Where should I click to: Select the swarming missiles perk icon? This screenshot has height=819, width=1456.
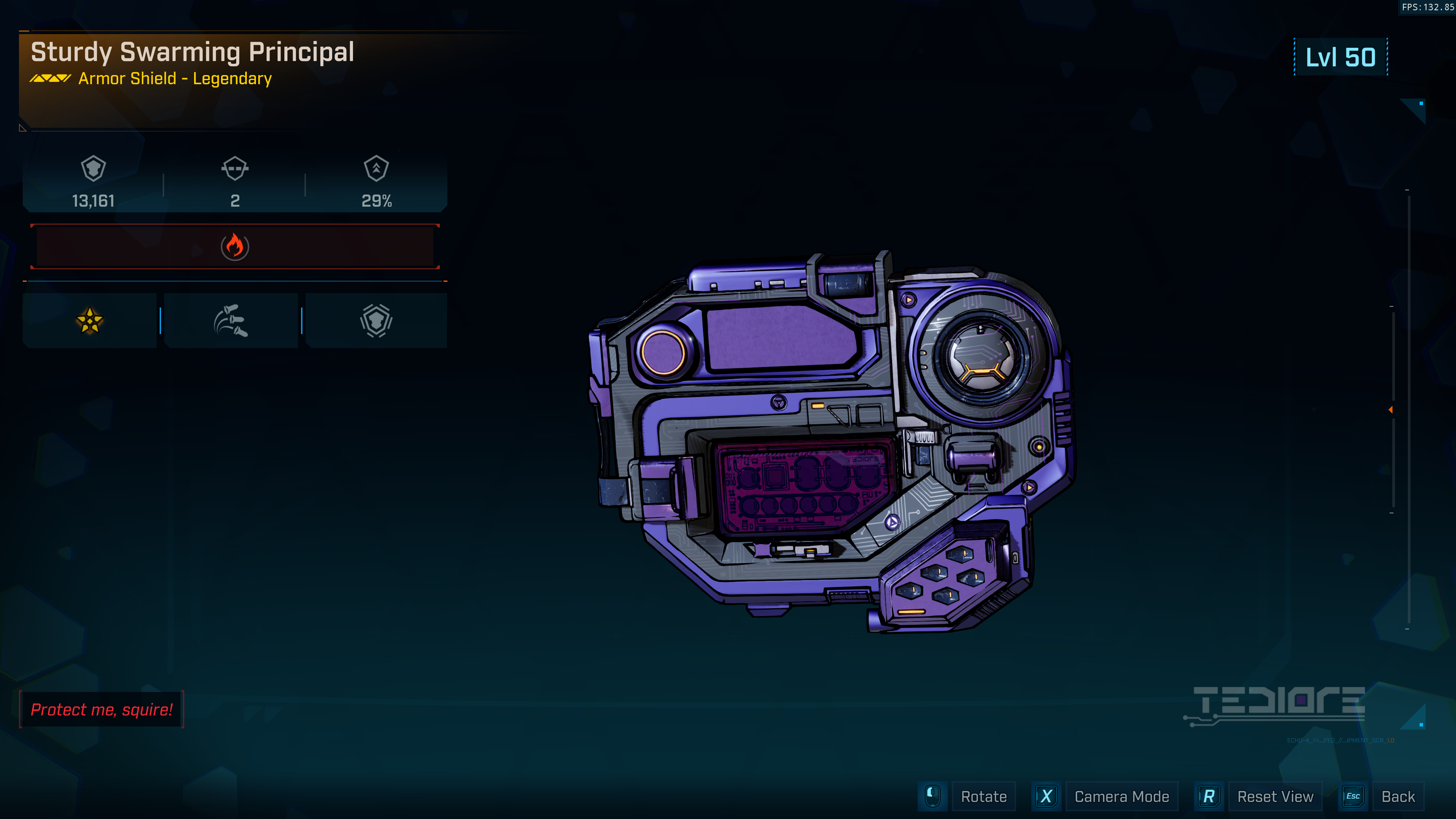[x=231, y=320]
